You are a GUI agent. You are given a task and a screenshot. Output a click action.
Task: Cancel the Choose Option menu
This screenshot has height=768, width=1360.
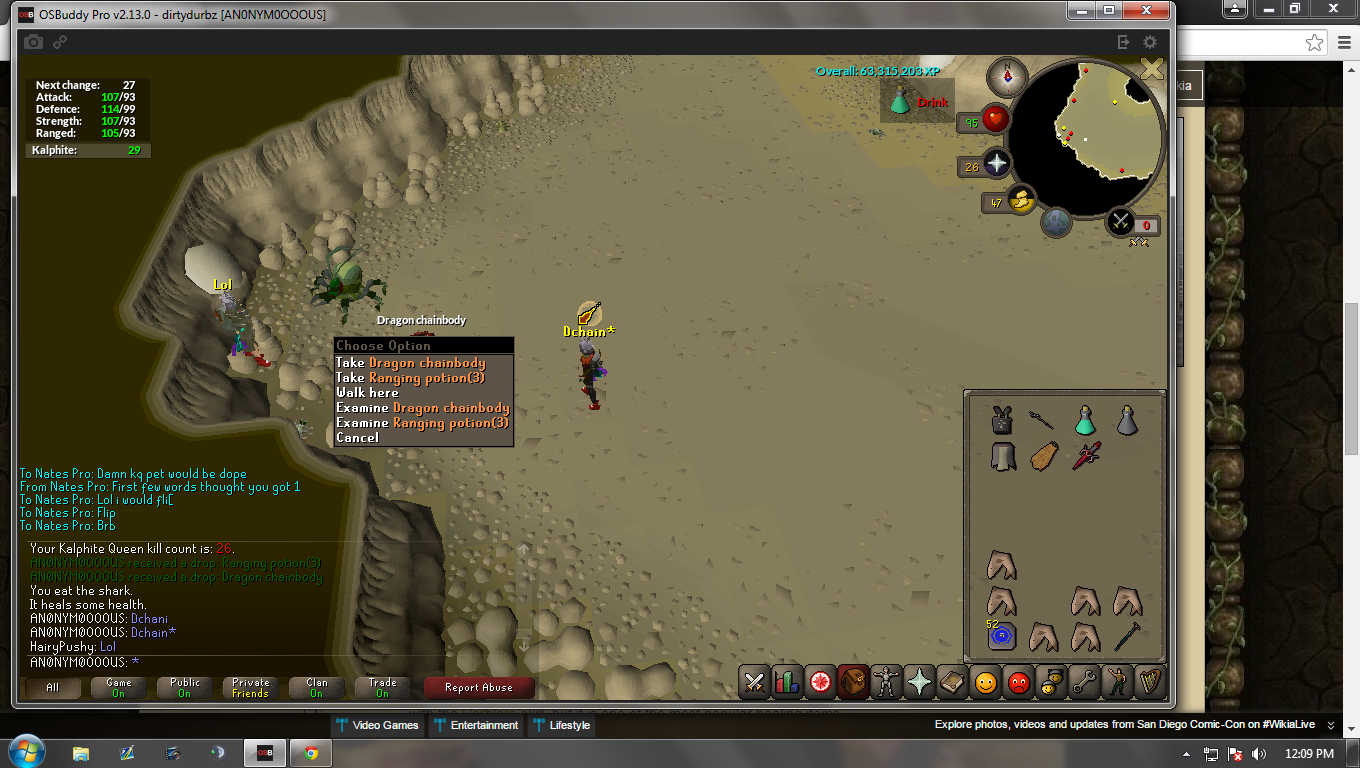[358, 438]
